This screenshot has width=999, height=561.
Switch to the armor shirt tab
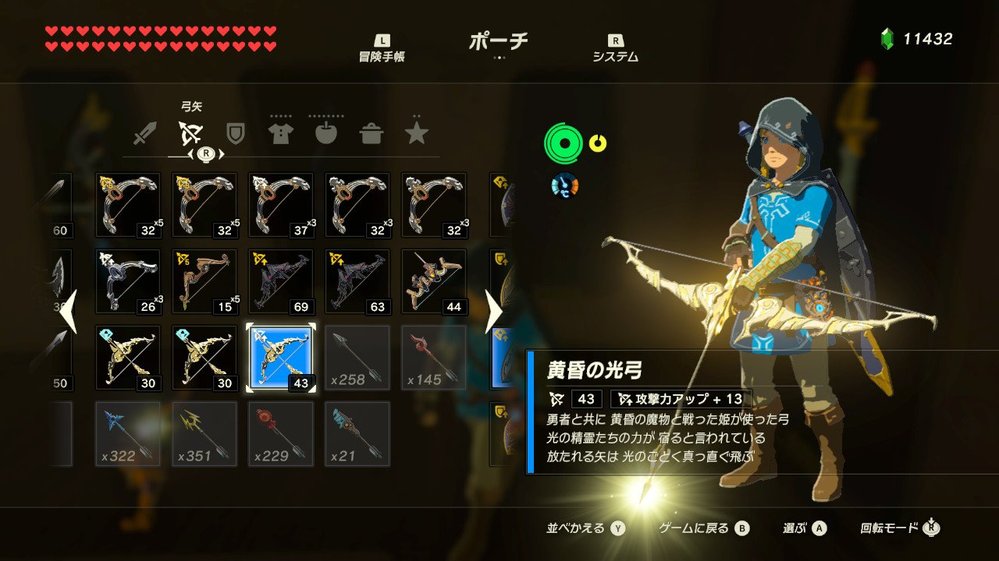(280, 133)
